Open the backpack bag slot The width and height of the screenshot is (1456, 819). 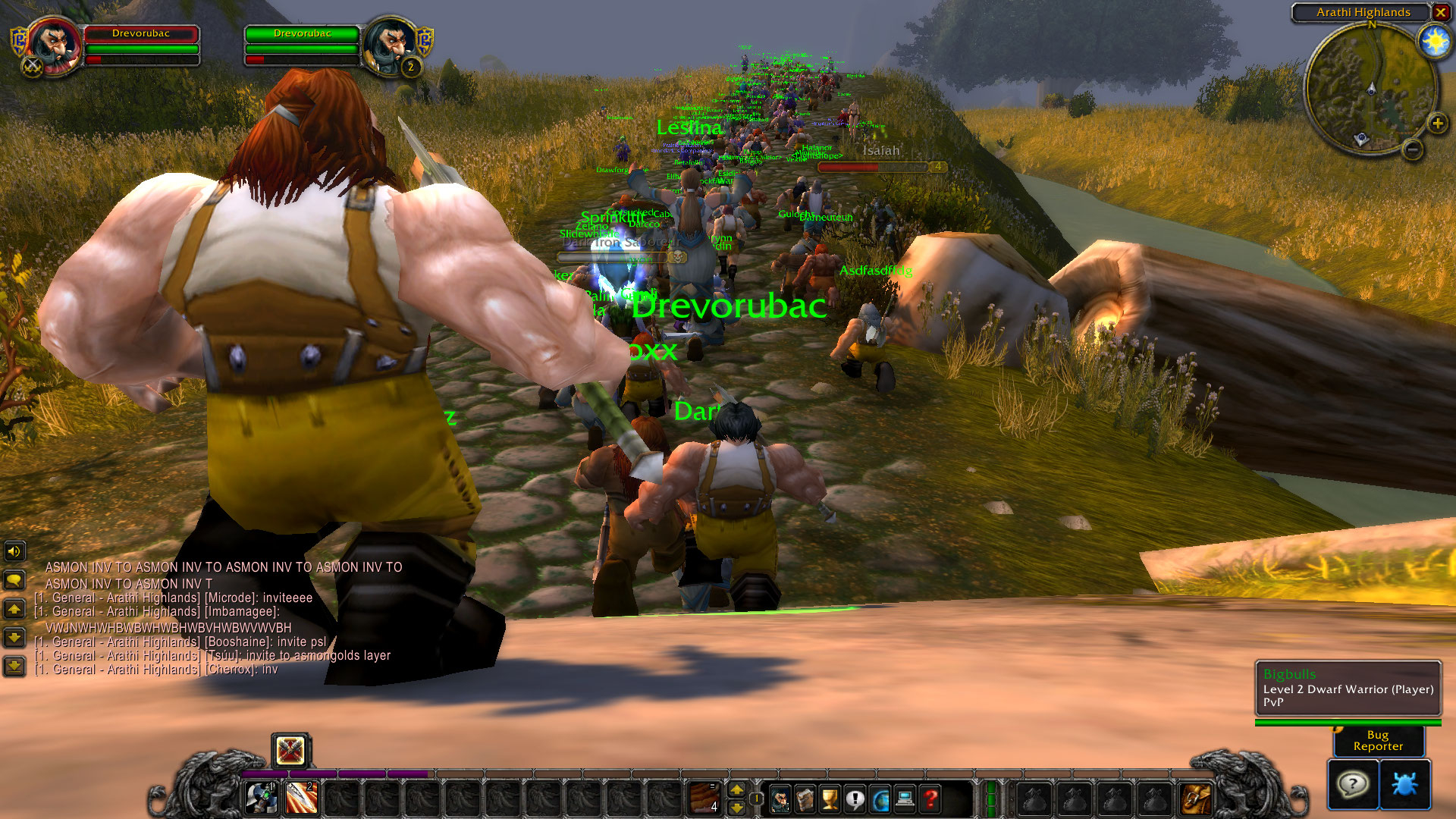click(1196, 799)
